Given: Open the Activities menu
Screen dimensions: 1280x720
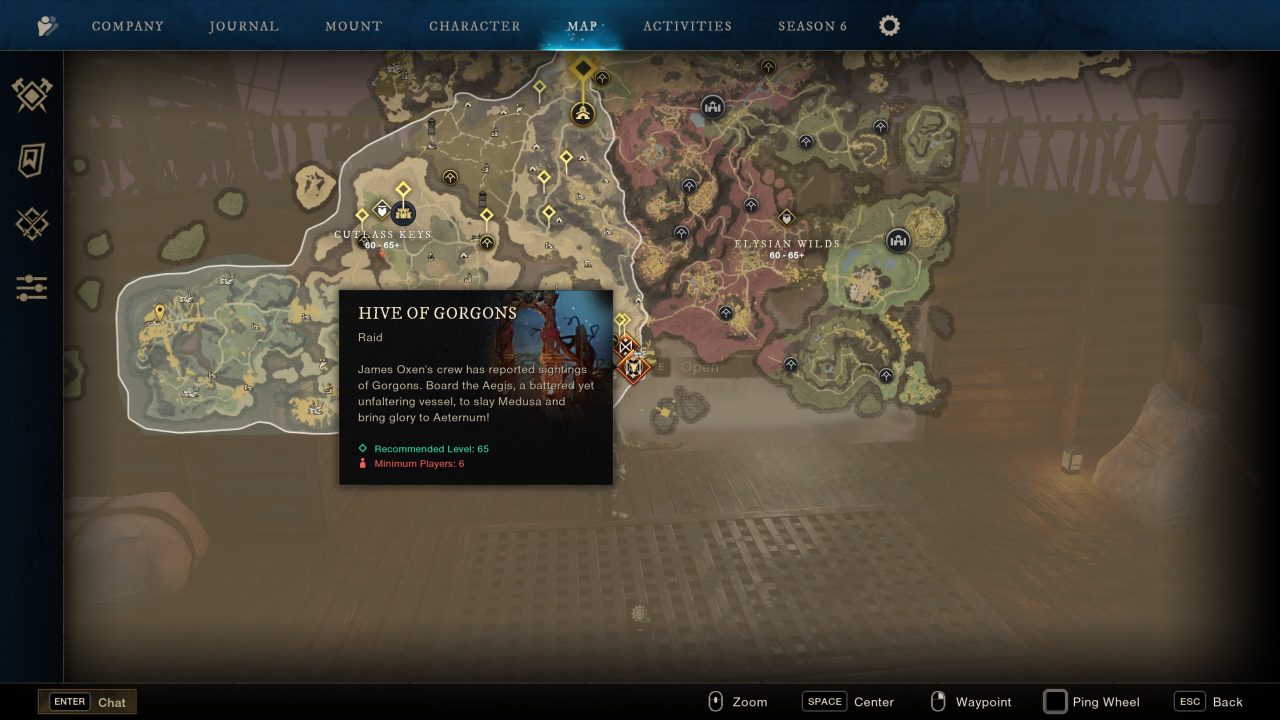Looking at the screenshot, I should tap(688, 25).
